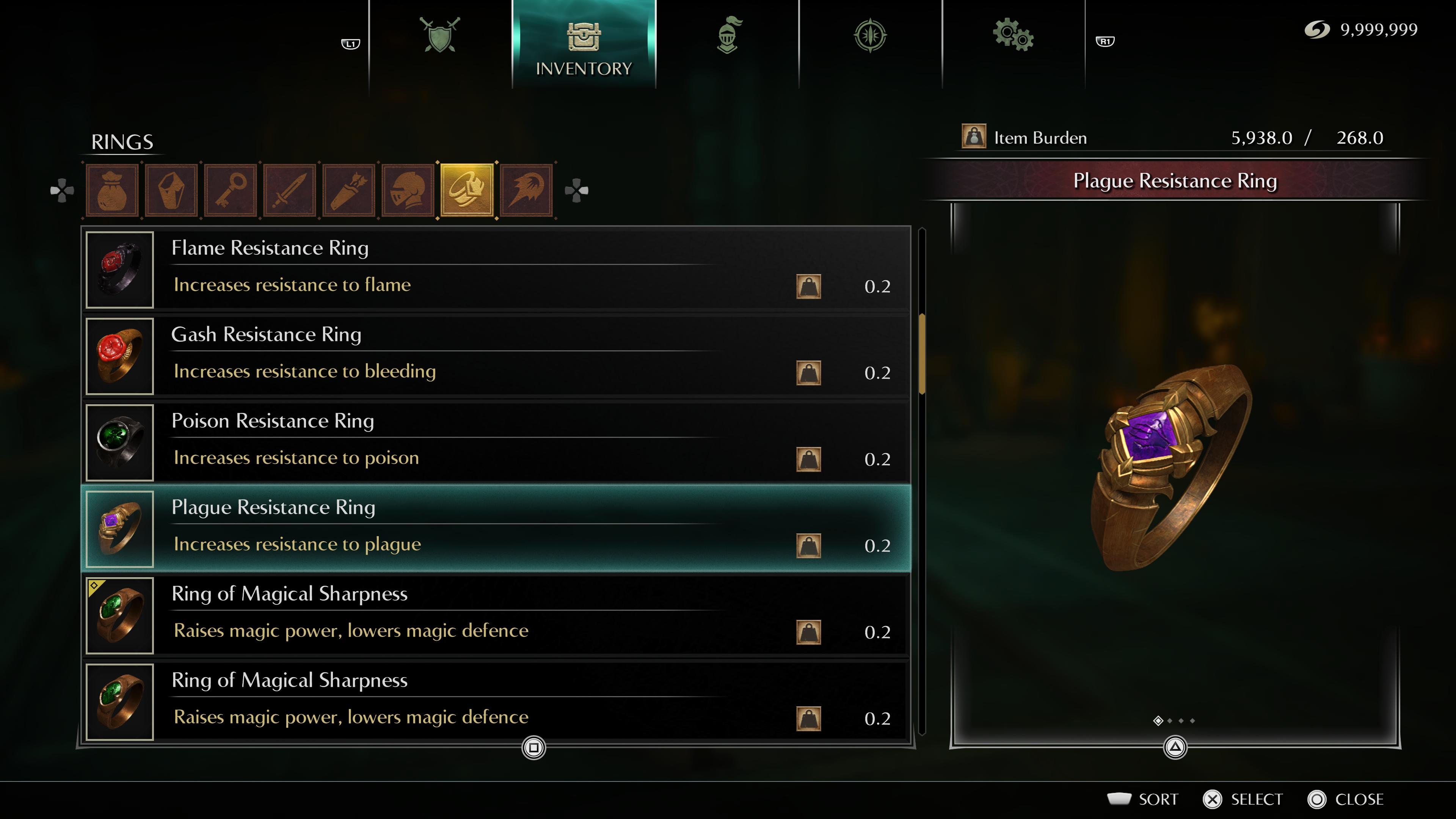Select the crystal shard category
1456x819 pixels.
pyautogui.click(x=171, y=190)
